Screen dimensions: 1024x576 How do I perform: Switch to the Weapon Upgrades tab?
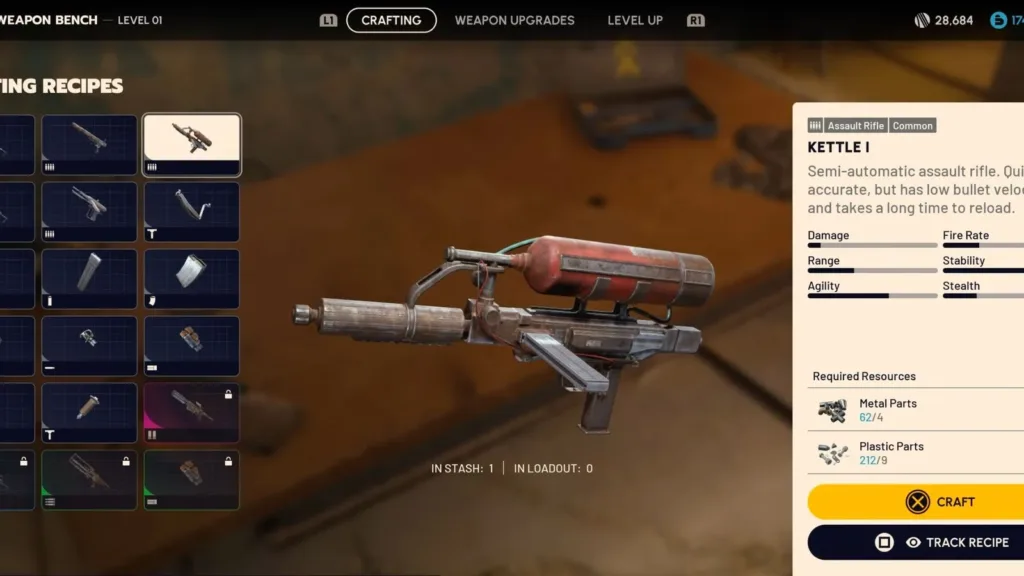click(x=514, y=20)
